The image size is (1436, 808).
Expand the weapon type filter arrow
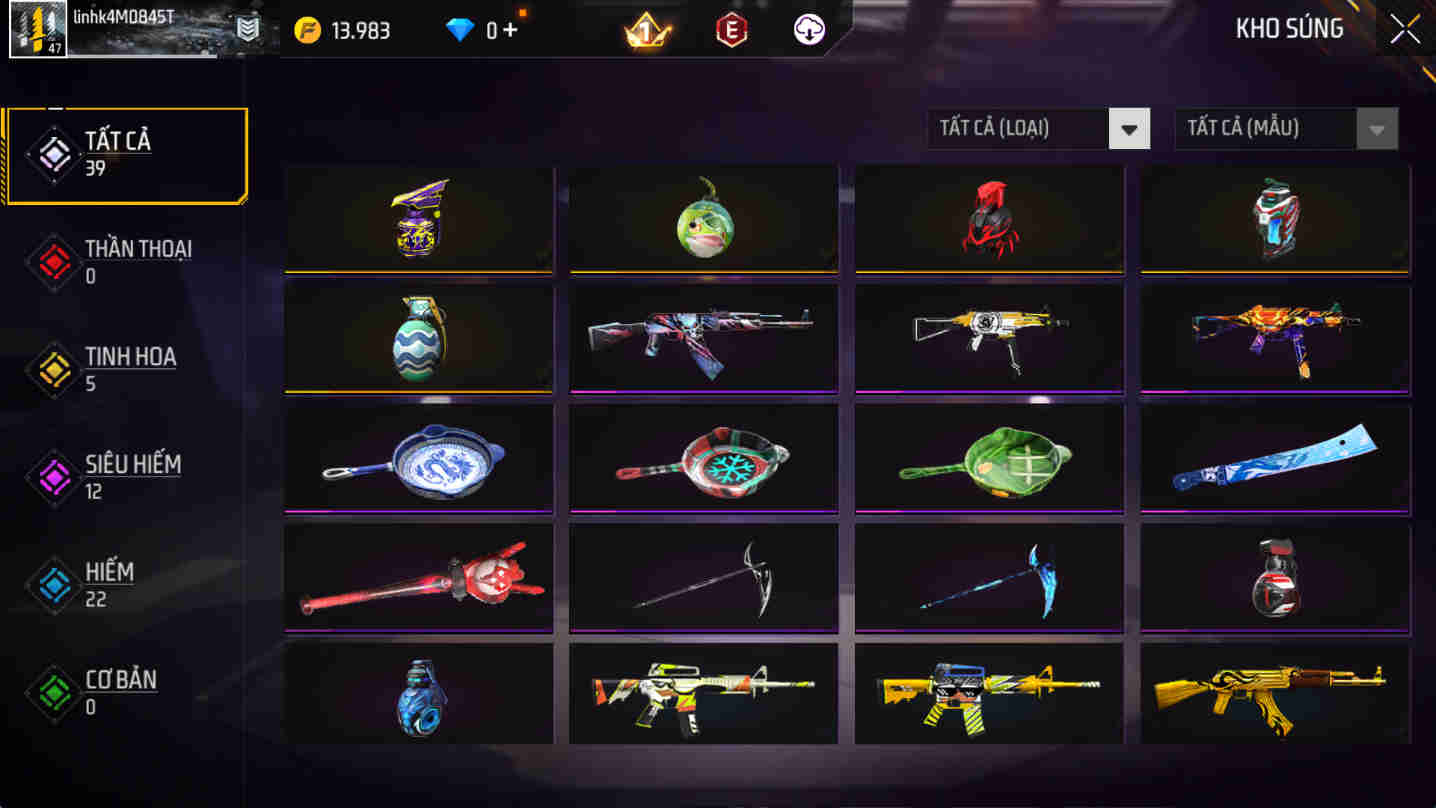(x=1128, y=128)
